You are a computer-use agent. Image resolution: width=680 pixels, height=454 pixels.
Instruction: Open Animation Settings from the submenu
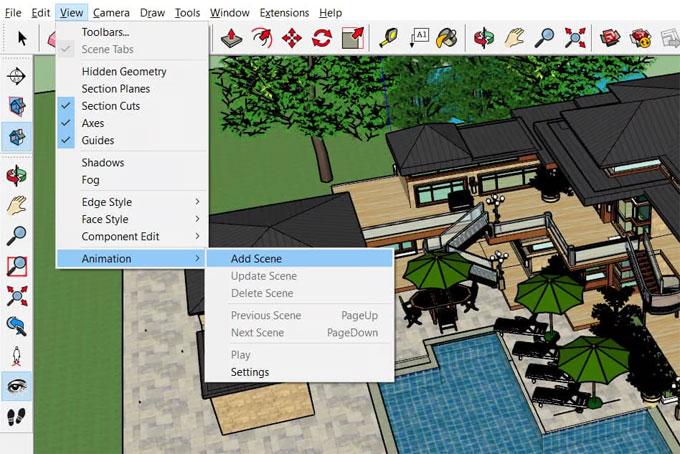(x=249, y=372)
